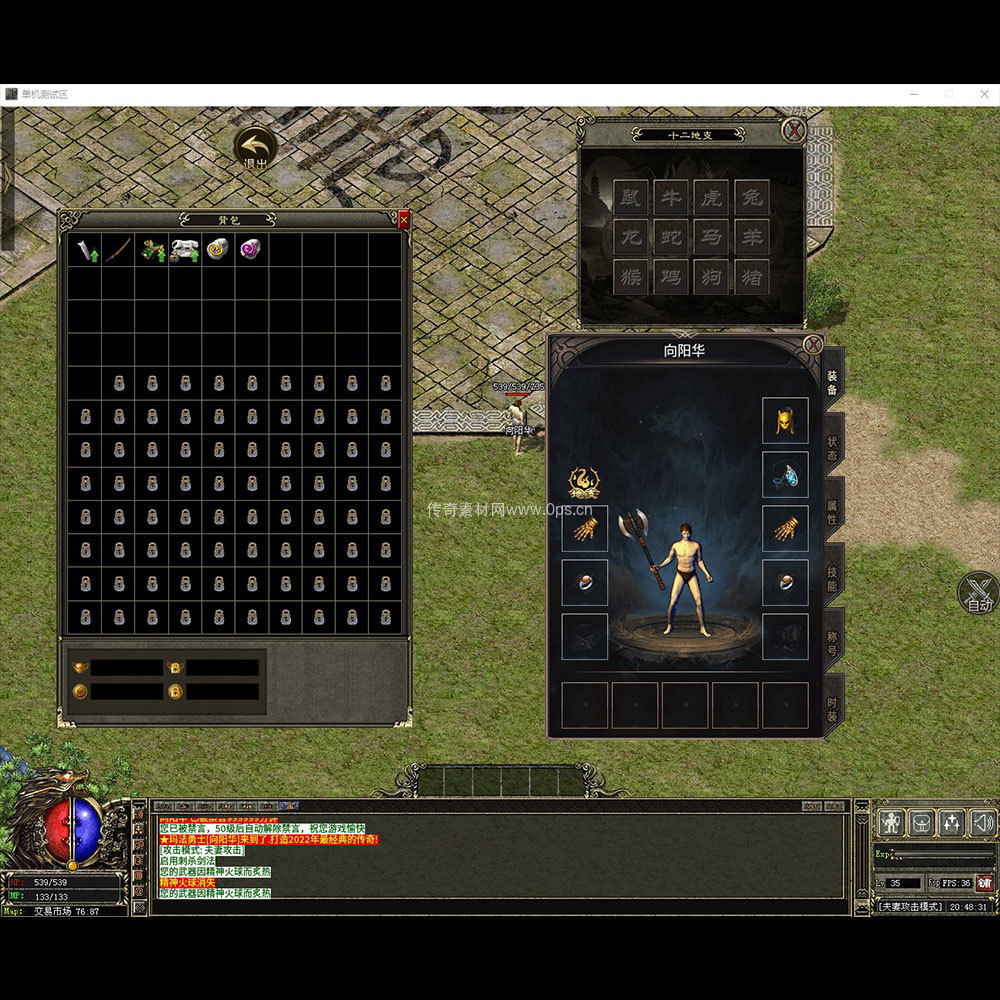Close the 向阳华 character panel
1000x1000 pixels.
813,346
